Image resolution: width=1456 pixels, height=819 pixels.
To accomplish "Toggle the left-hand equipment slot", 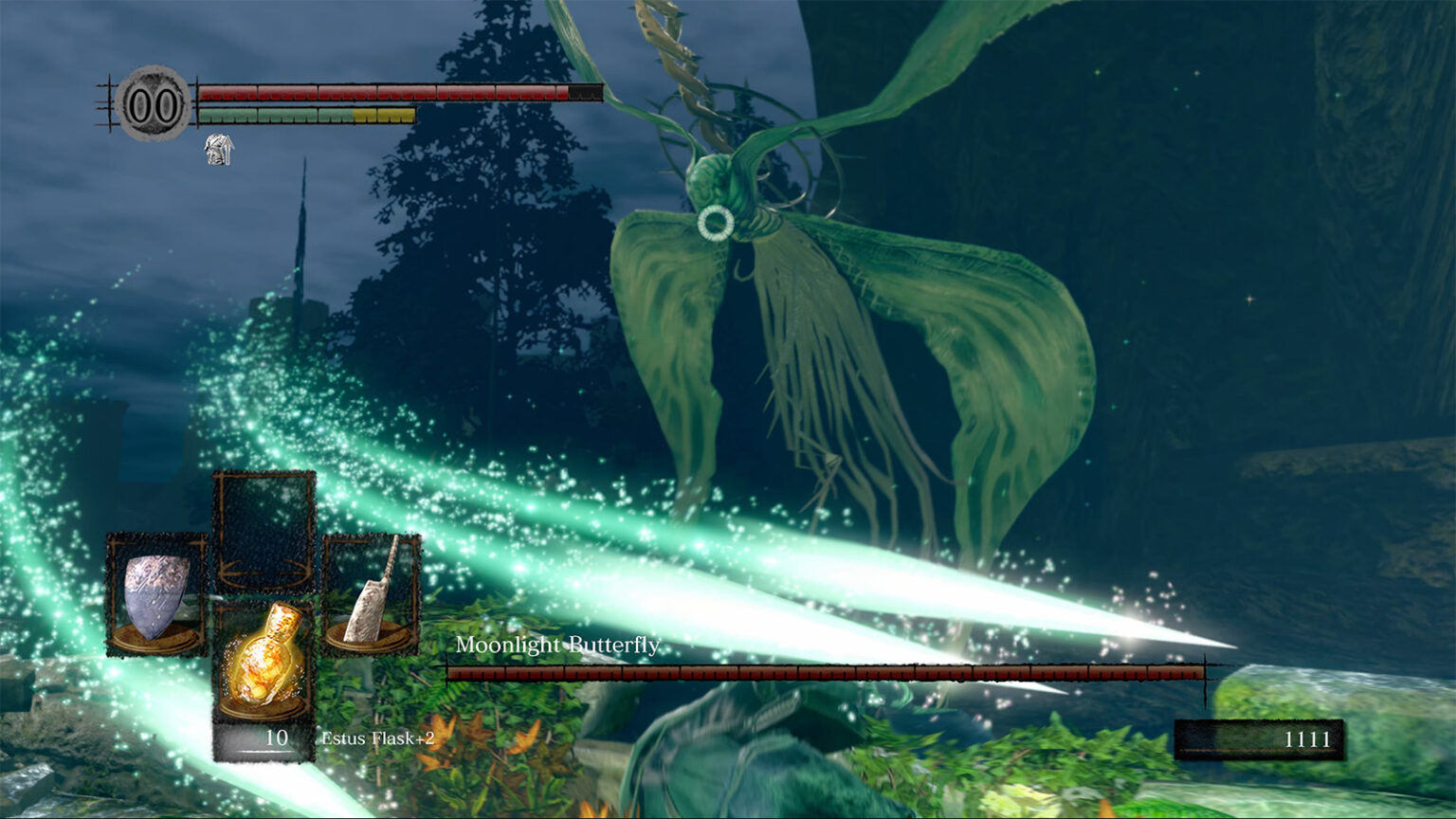I will (154, 592).
